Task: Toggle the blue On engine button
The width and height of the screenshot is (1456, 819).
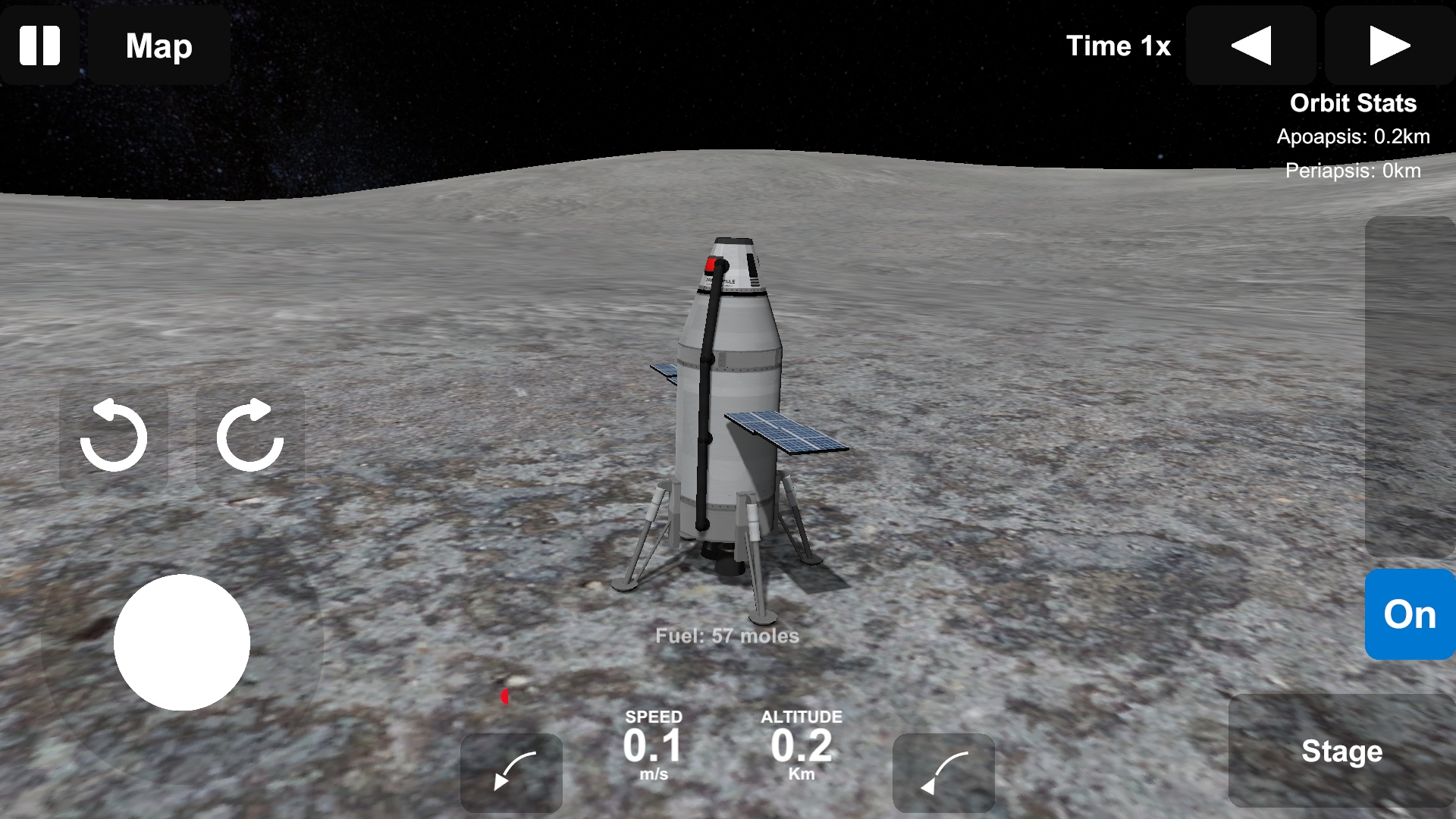Action: click(1410, 614)
